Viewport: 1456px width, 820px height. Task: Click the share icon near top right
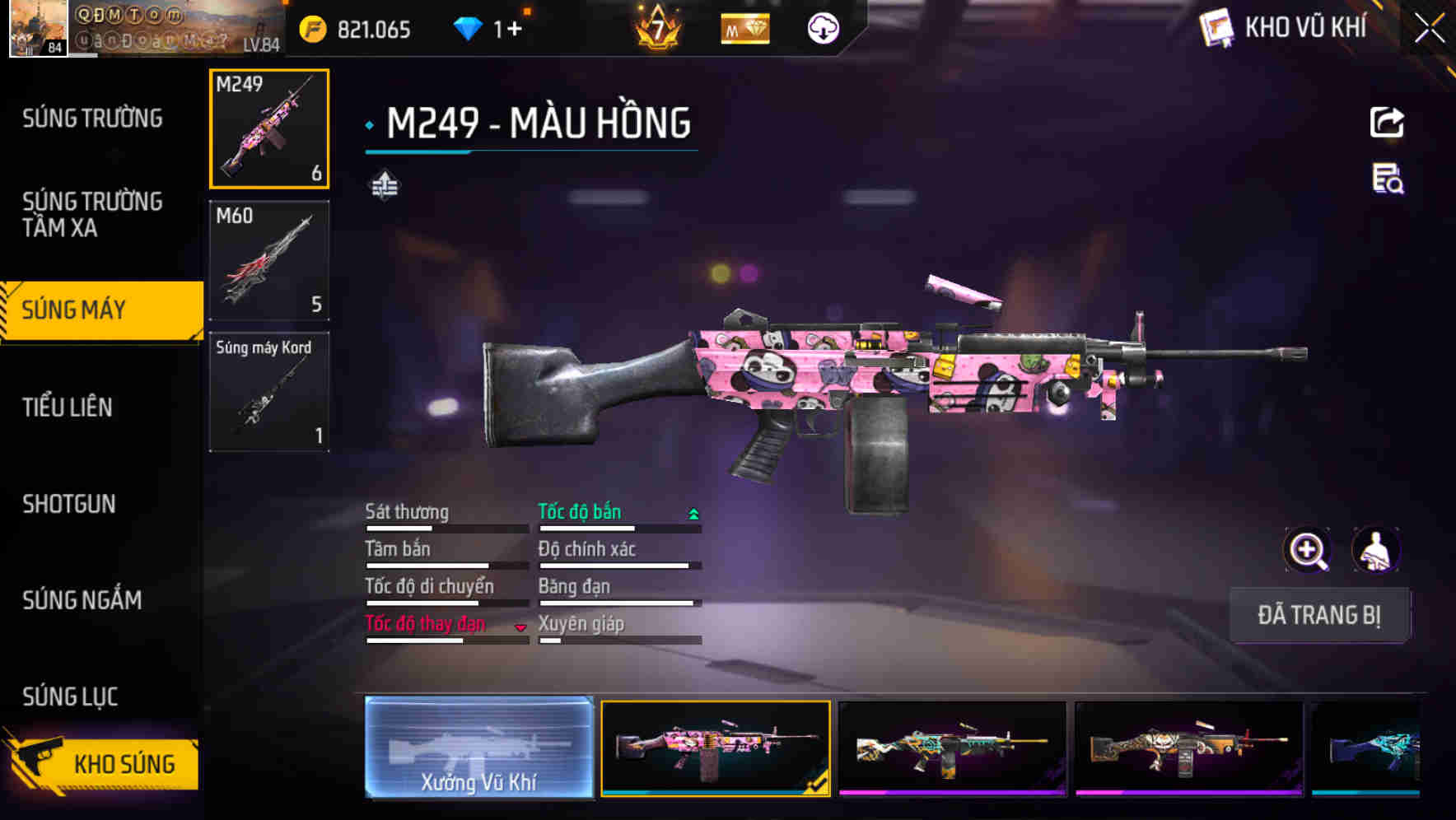[1387, 122]
